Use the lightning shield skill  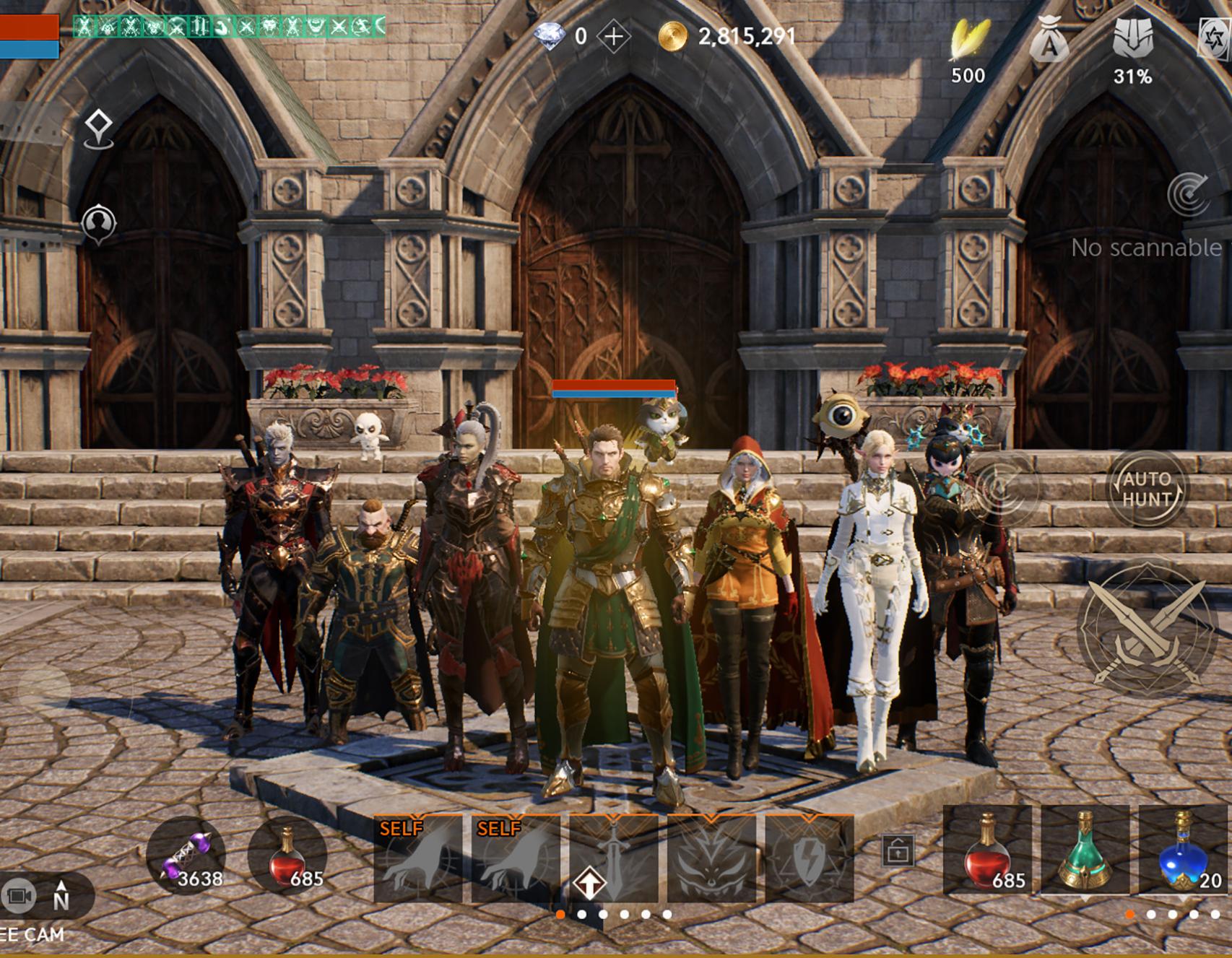tap(809, 859)
